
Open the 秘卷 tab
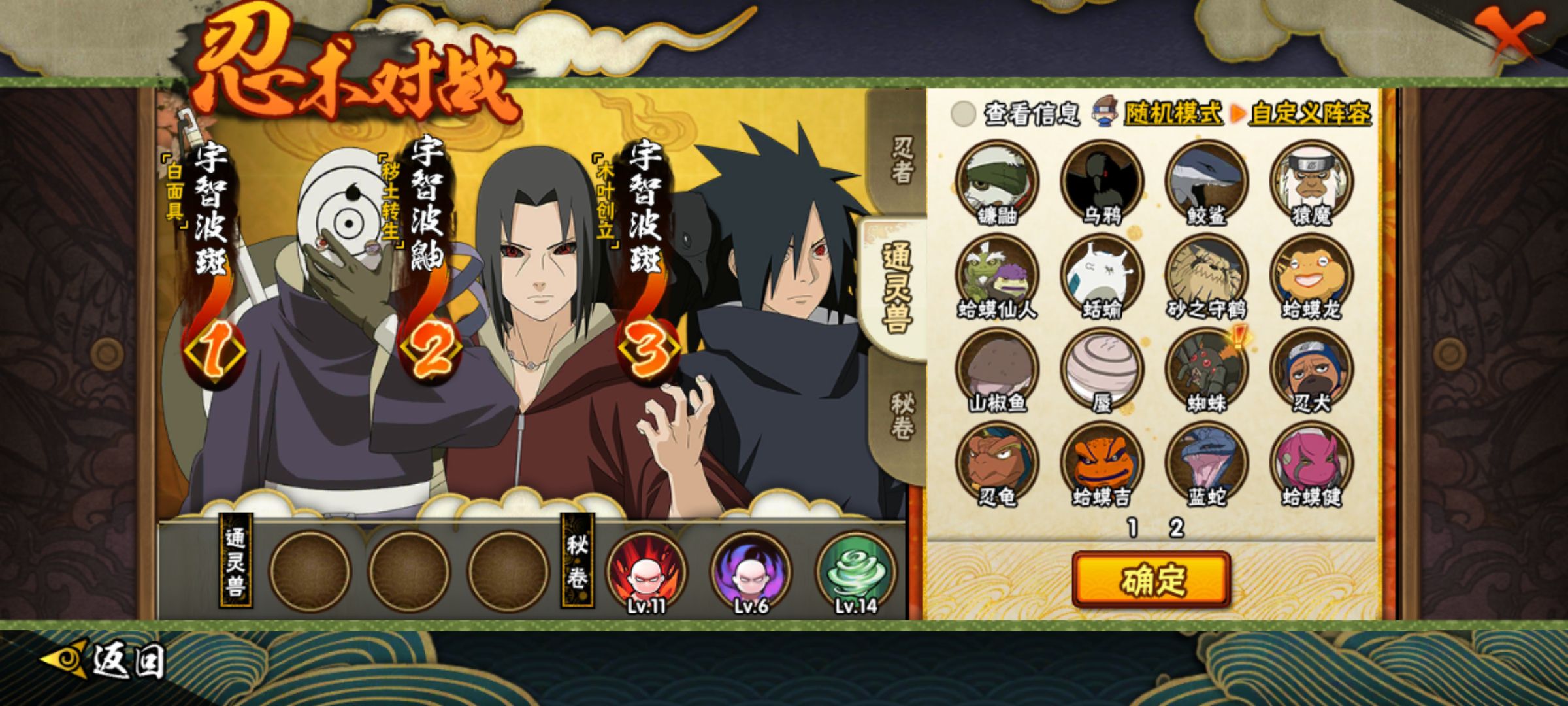[x=902, y=416]
